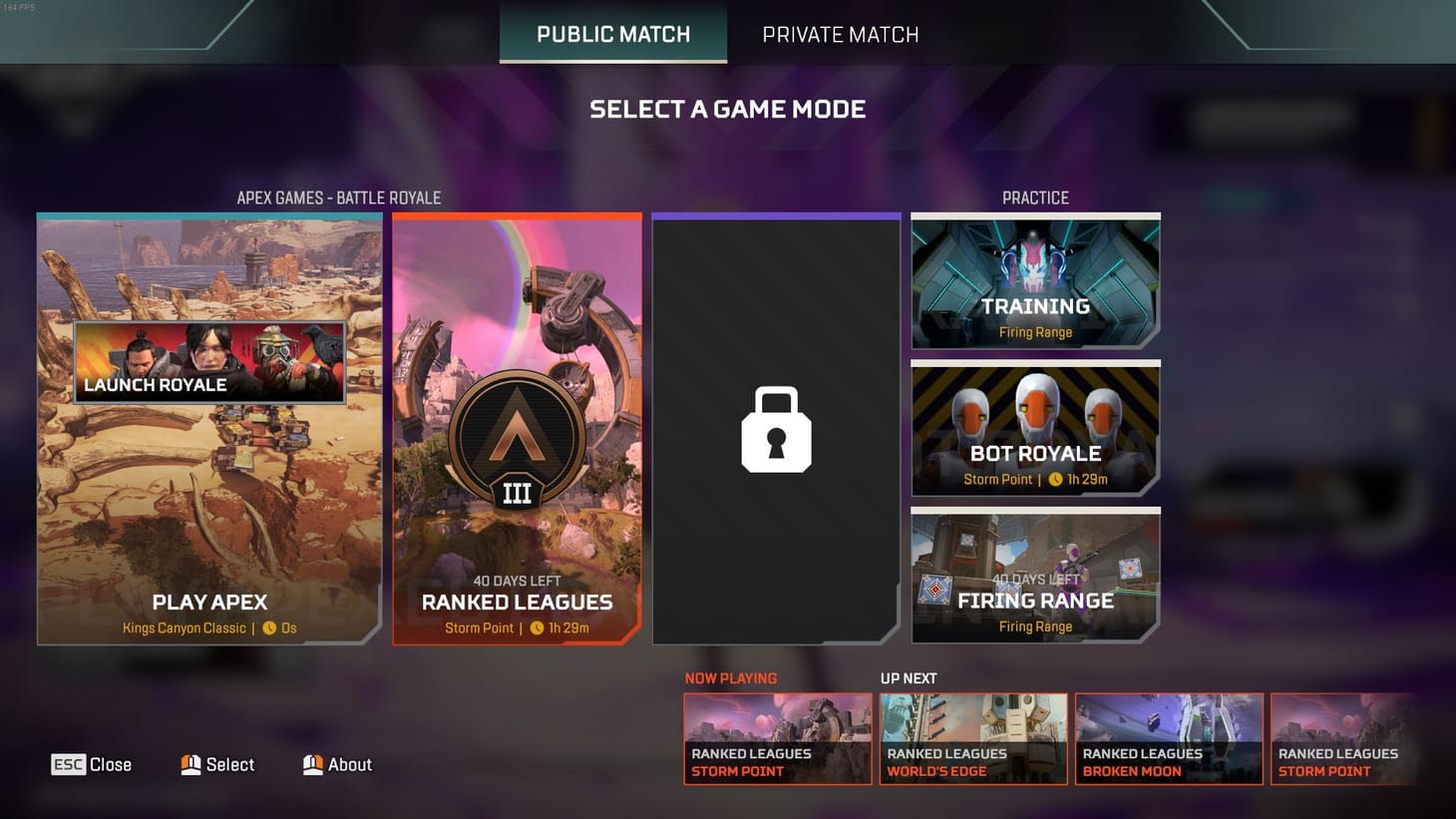The image size is (1456, 819).
Task: Open the Firing Range mode
Action: [1035, 576]
